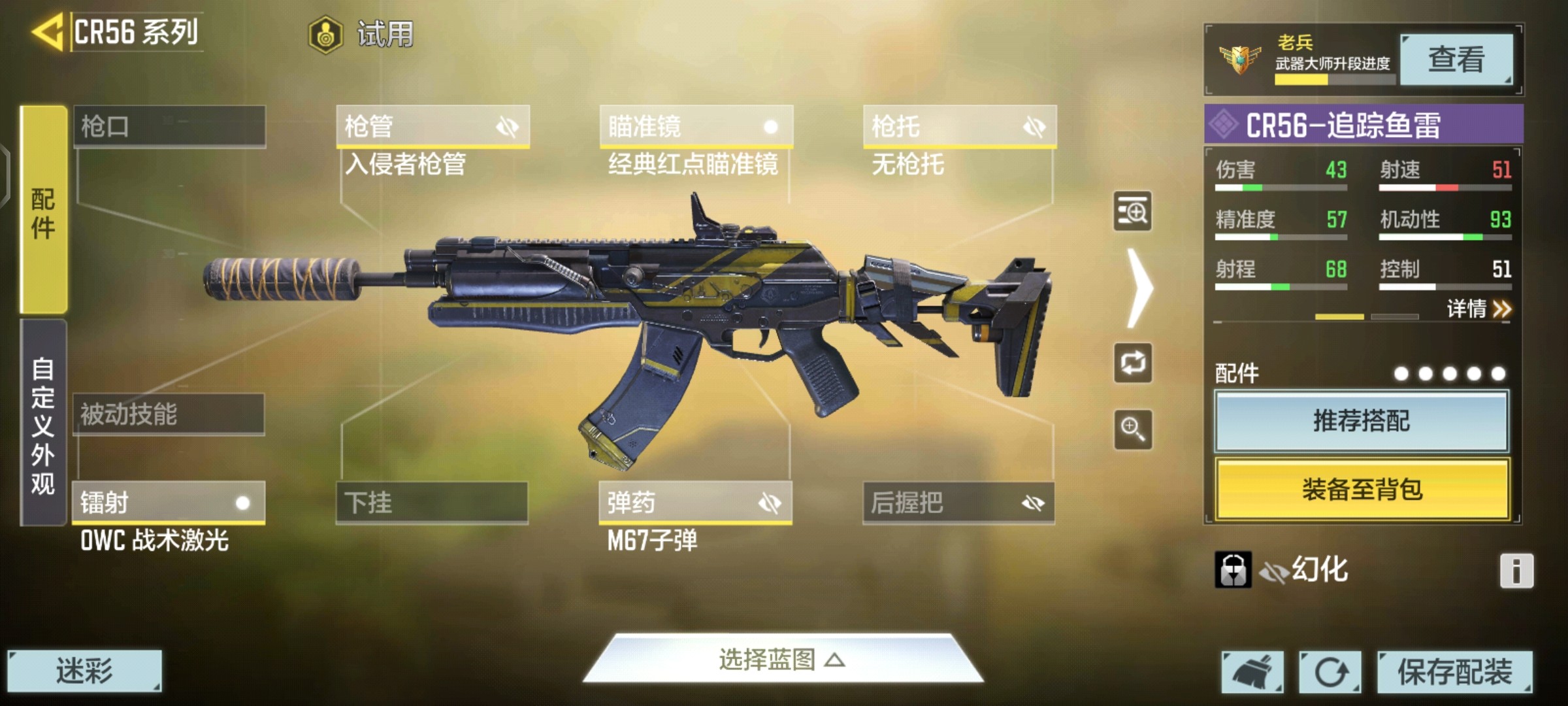Viewport: 1568px width, 706px height.
Task: Apply the 推荐搭配 recommended loadout
Action: tap(1362, 422)
